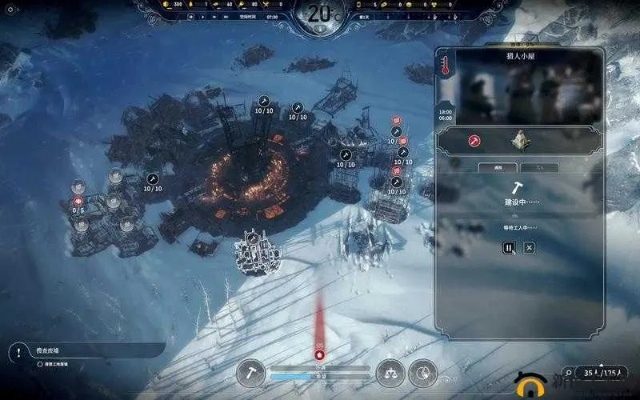Viewport: 640px width, 400px height.
Task: Click the red generator marker above the bottom bar
Action: pos(319,353)
